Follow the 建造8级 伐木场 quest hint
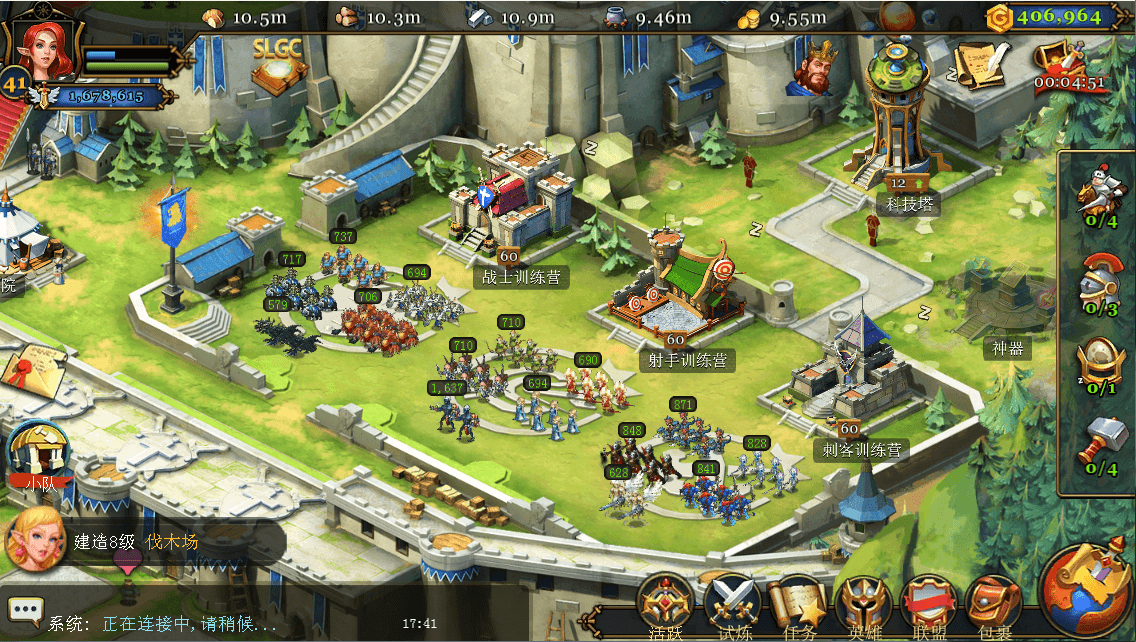The height and width of the screenshot is (642, 1136). [135, 542]
